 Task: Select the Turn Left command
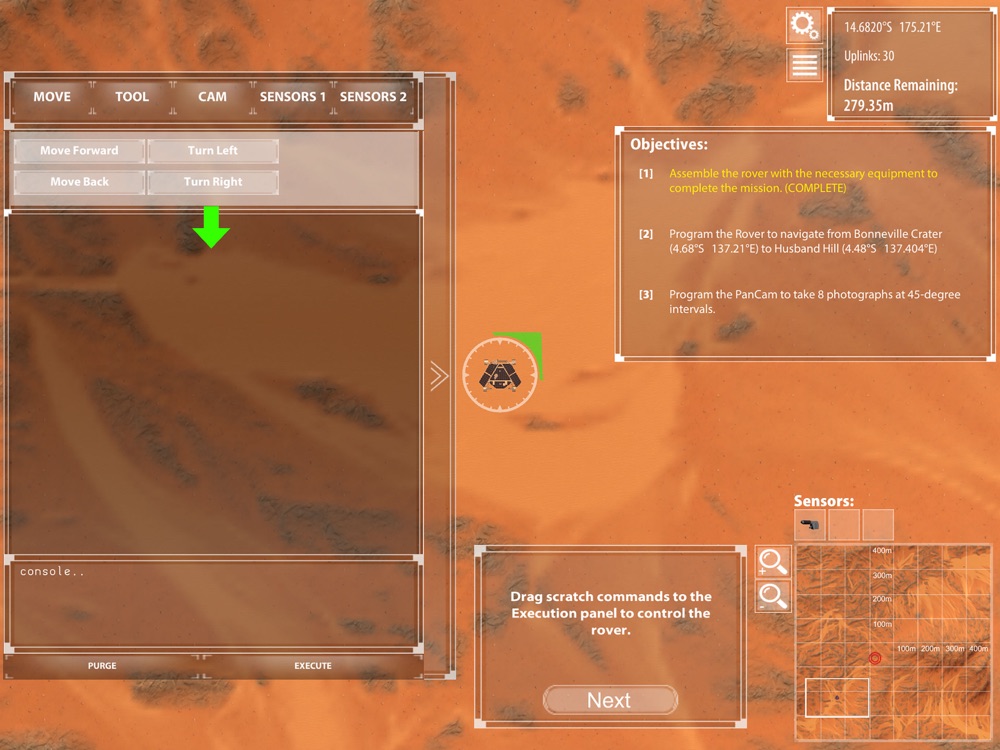pyautogui.click(x=213, y=151)
